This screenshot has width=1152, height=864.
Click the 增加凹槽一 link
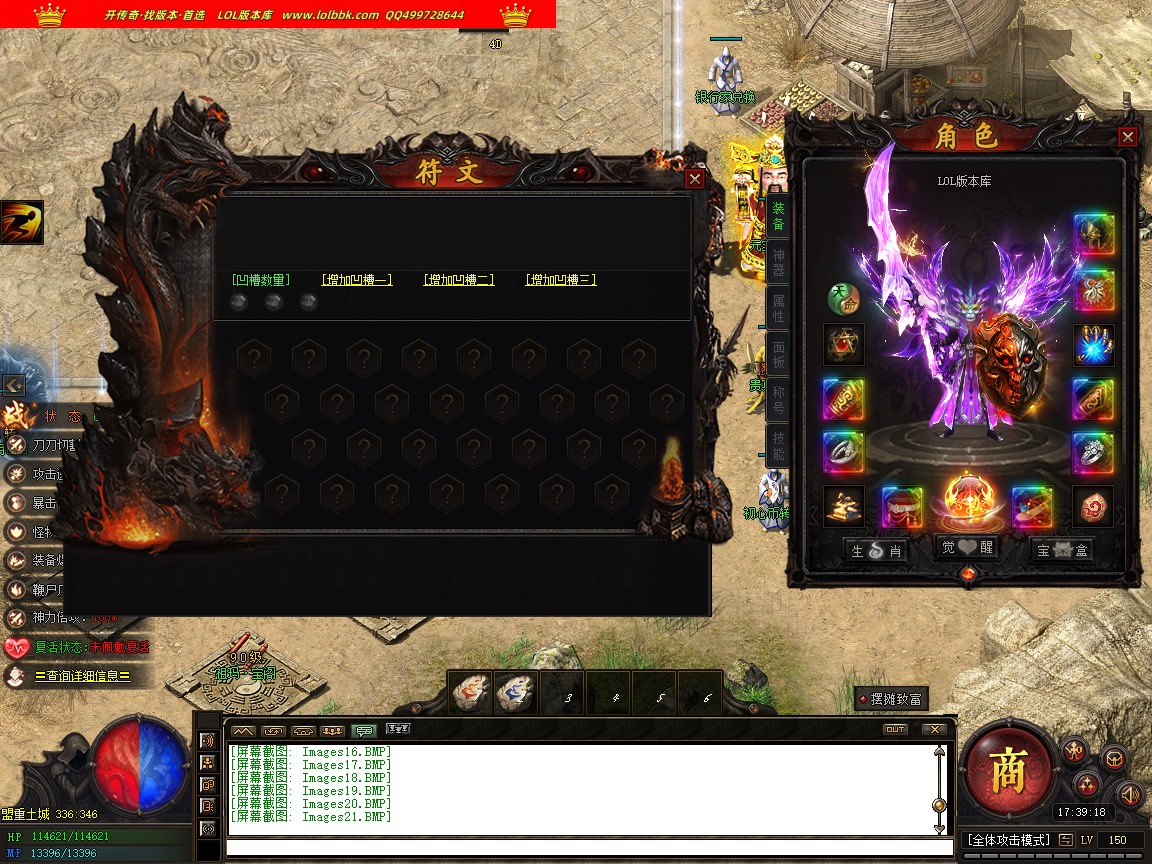click(357, 280)
